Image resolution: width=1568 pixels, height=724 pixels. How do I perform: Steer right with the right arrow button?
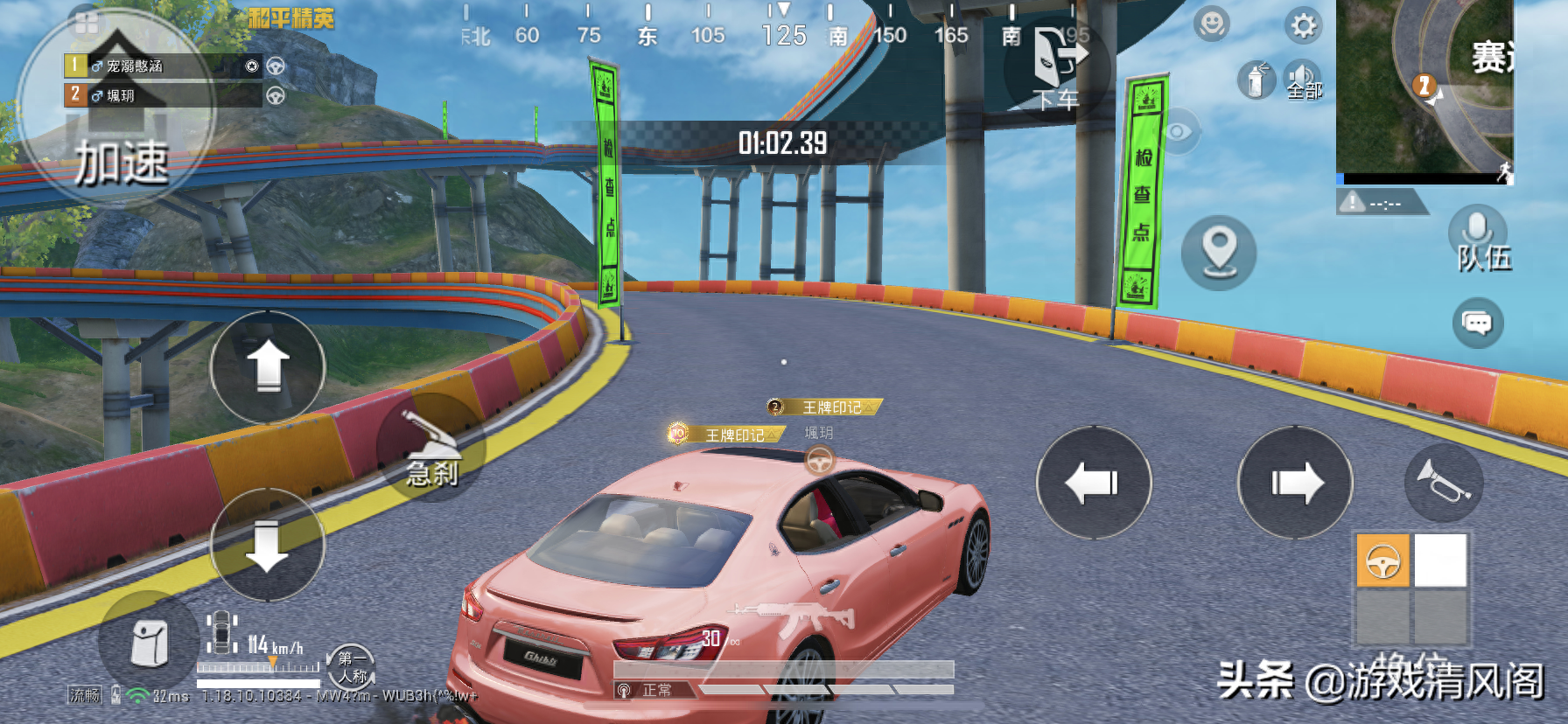[x=1295, y=483]
